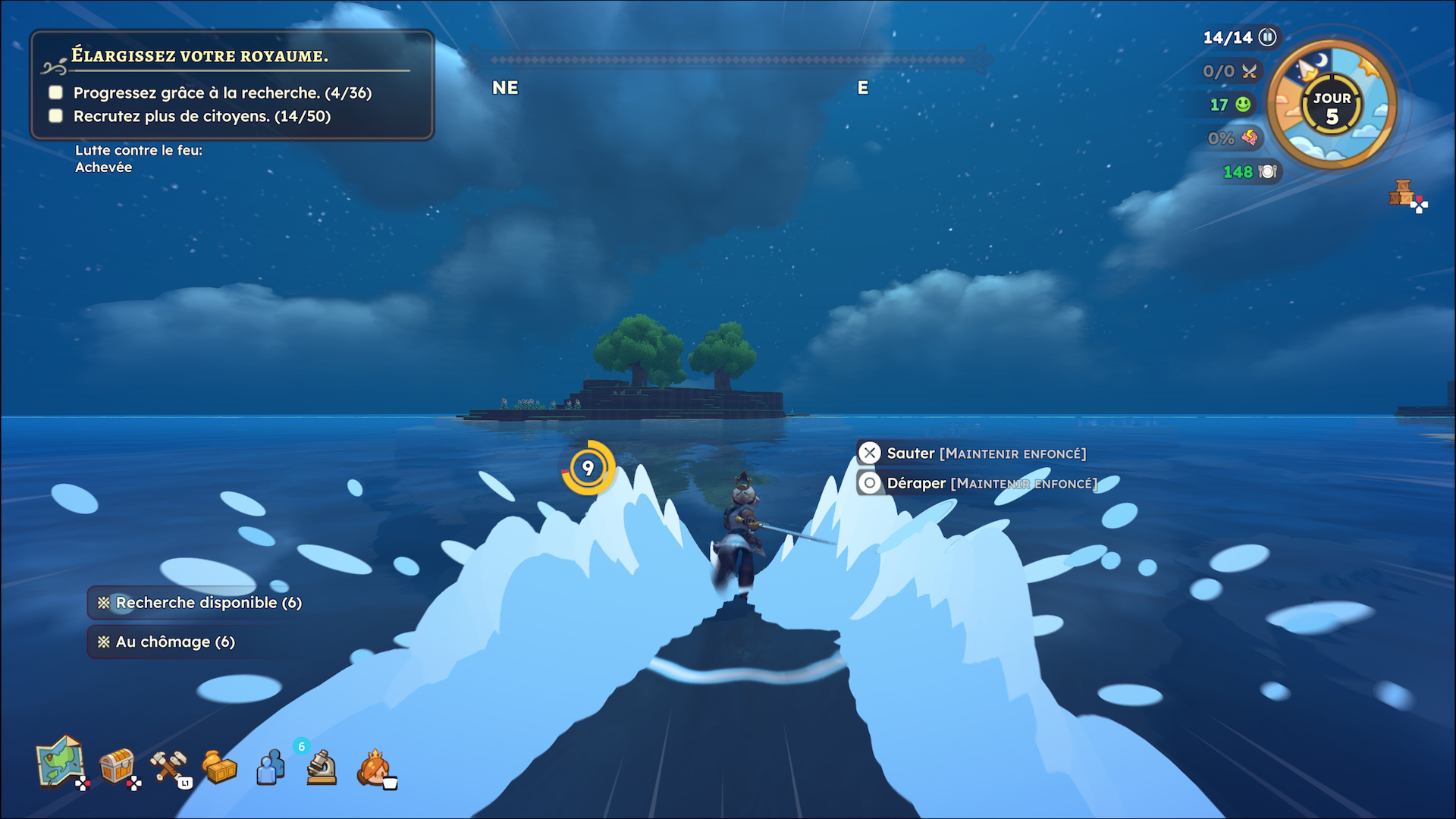
Task: Click the green smiley happiness indicator
Action: 1243,105
